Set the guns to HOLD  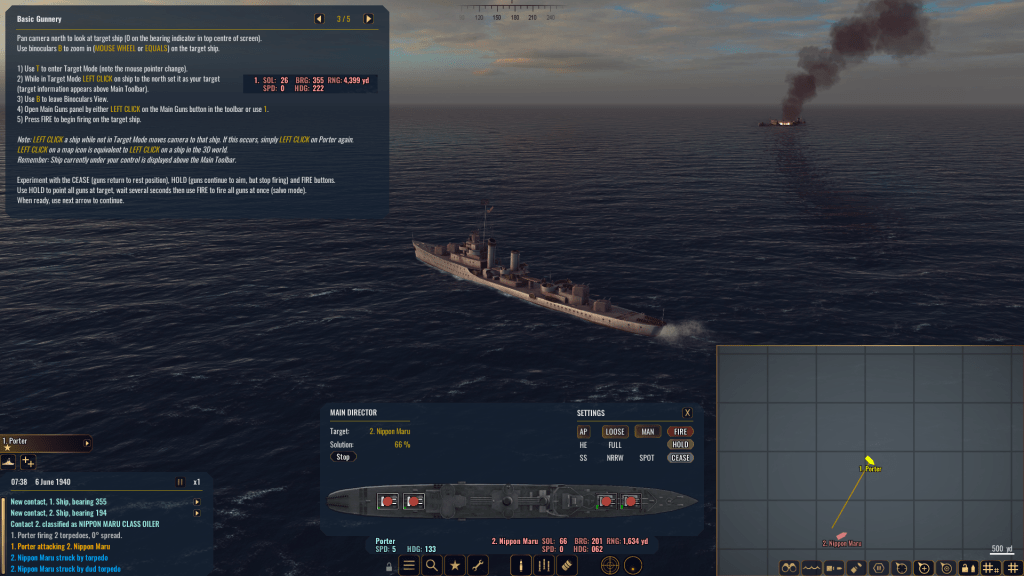pyautogui.click(x=680, y=444)
